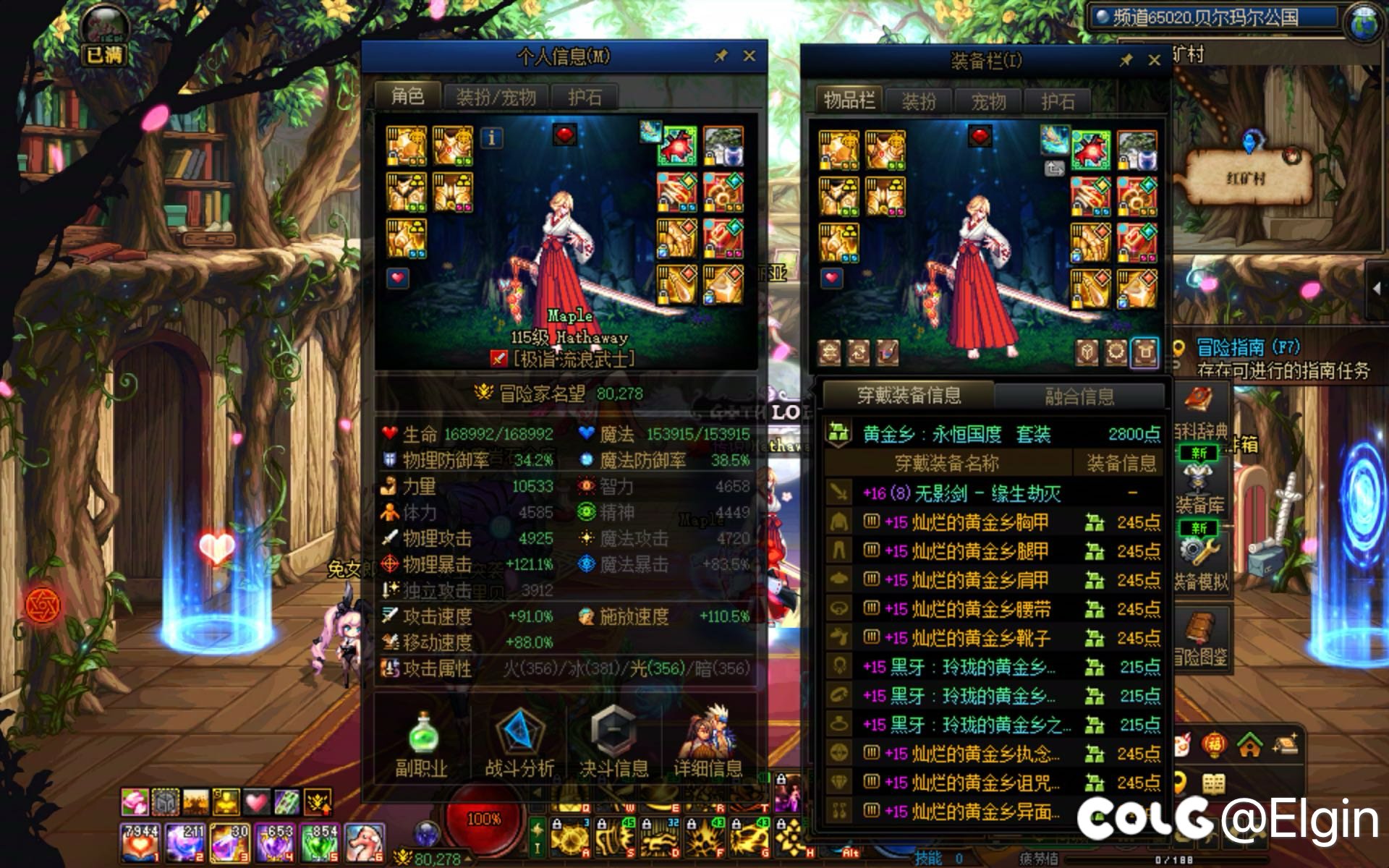Pin the 个人信息 window
The height and width of the screenshot is (868, 1389).
pyautogui.click(x=721, y=56)
